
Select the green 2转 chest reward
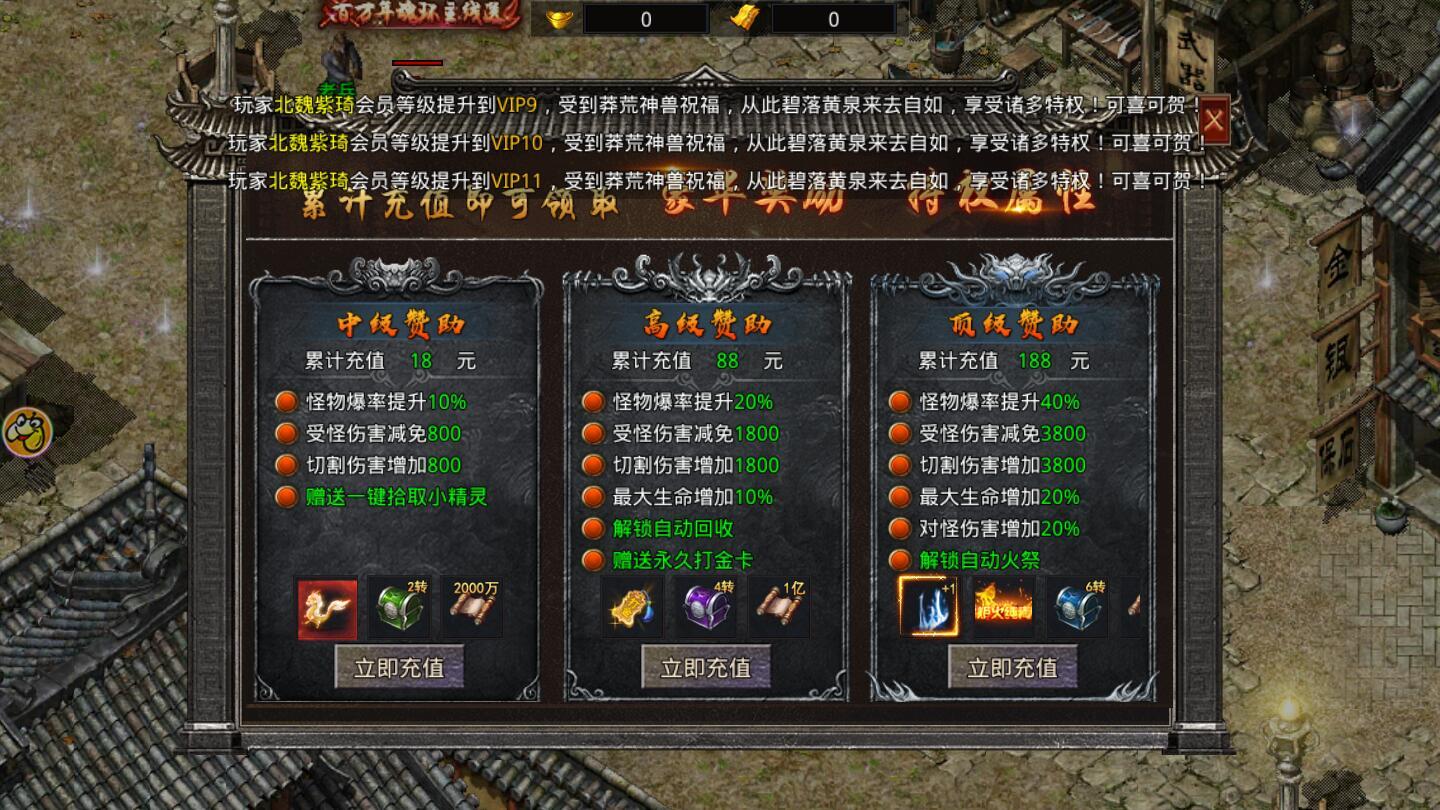(400, 606)
